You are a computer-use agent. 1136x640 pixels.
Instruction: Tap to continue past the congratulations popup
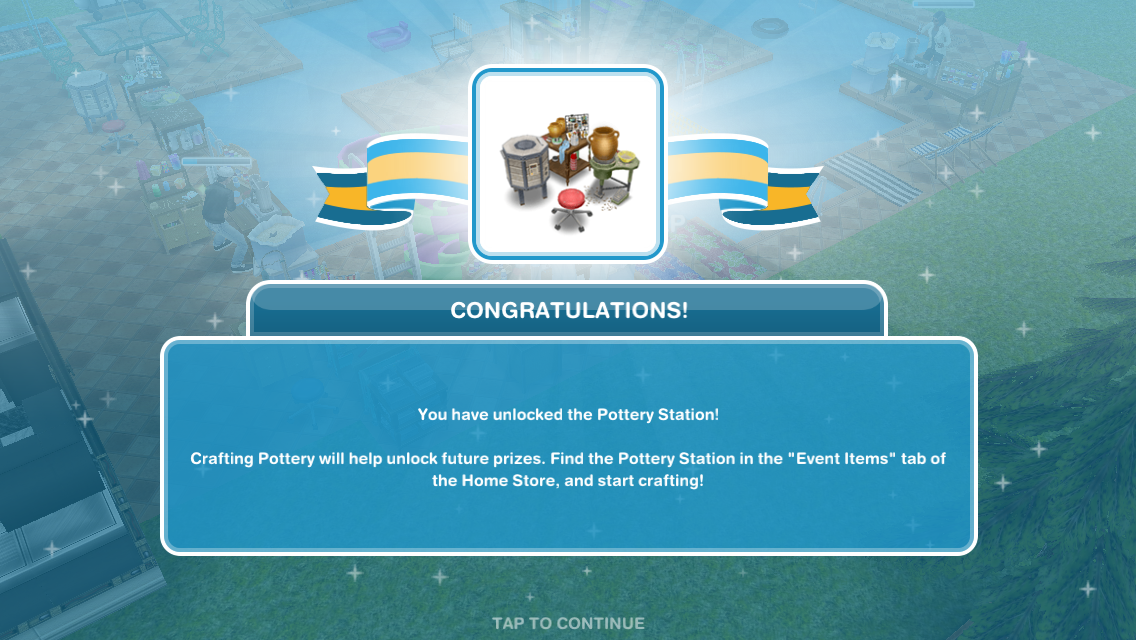pyautogui.click(x=568, y=623)
